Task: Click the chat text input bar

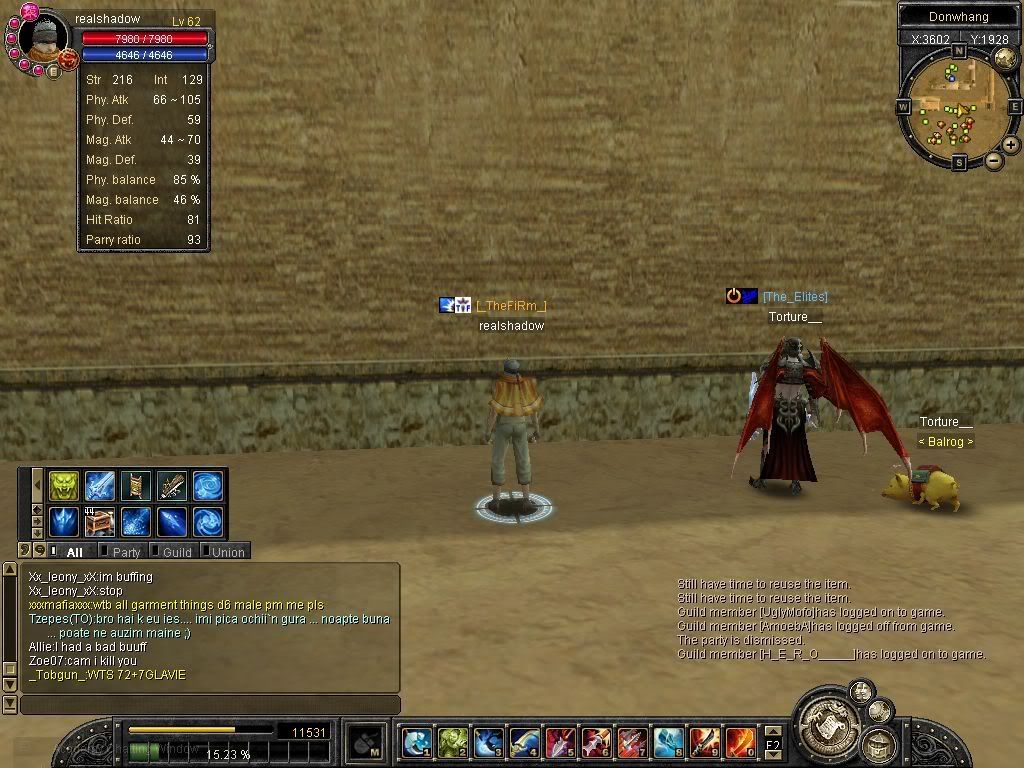Action: 210,705
